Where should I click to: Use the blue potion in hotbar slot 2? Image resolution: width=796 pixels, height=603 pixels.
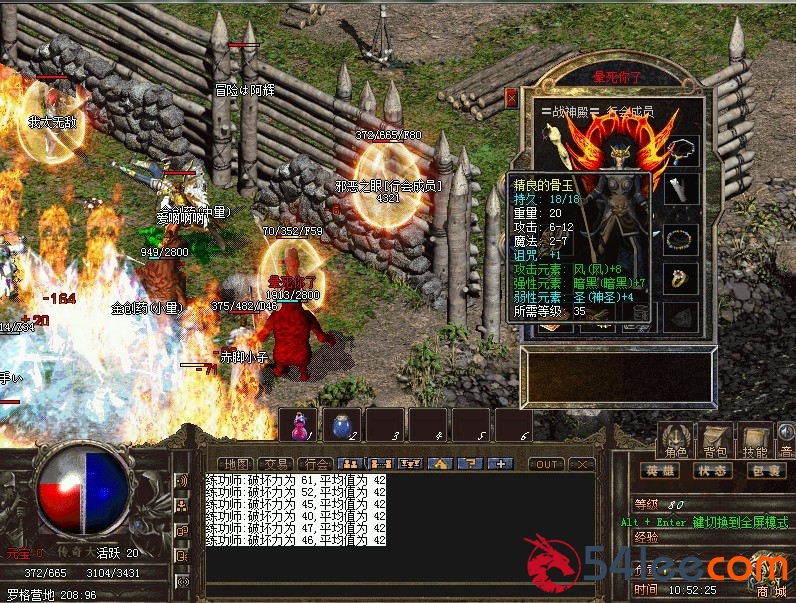341,425
